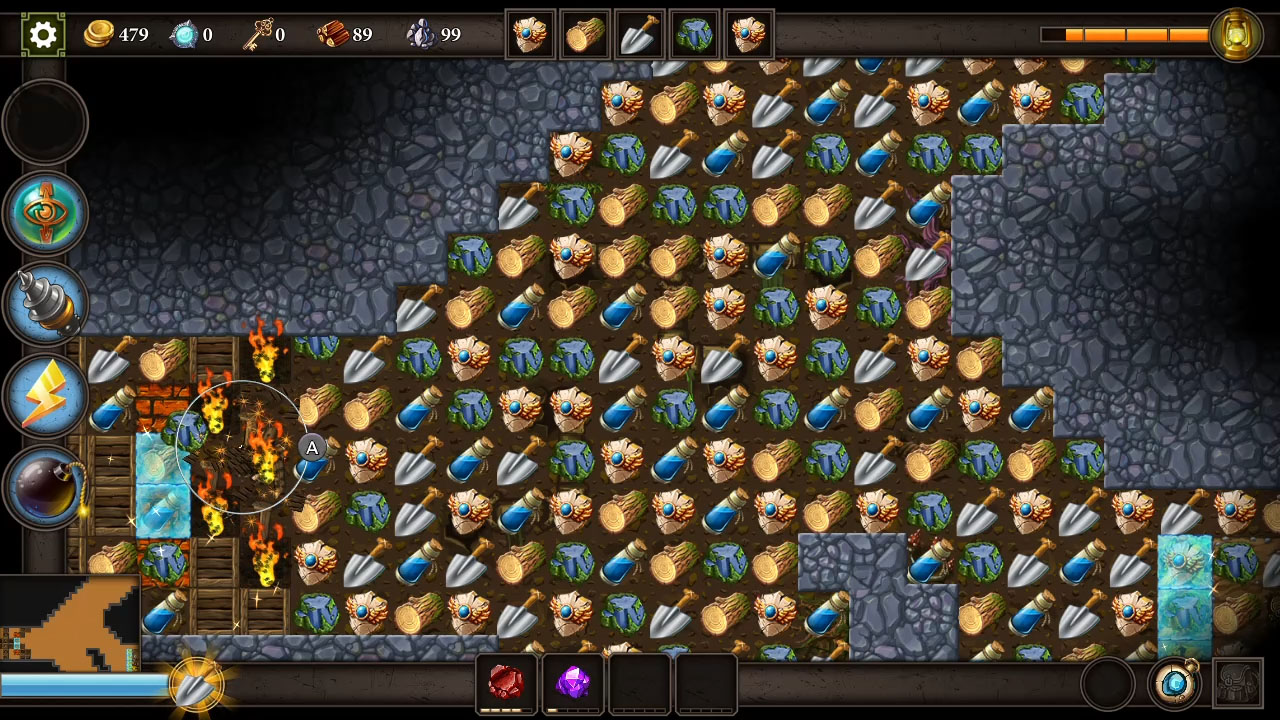
Task: Click the pocket watch icon
Action: pos(1175,685)
